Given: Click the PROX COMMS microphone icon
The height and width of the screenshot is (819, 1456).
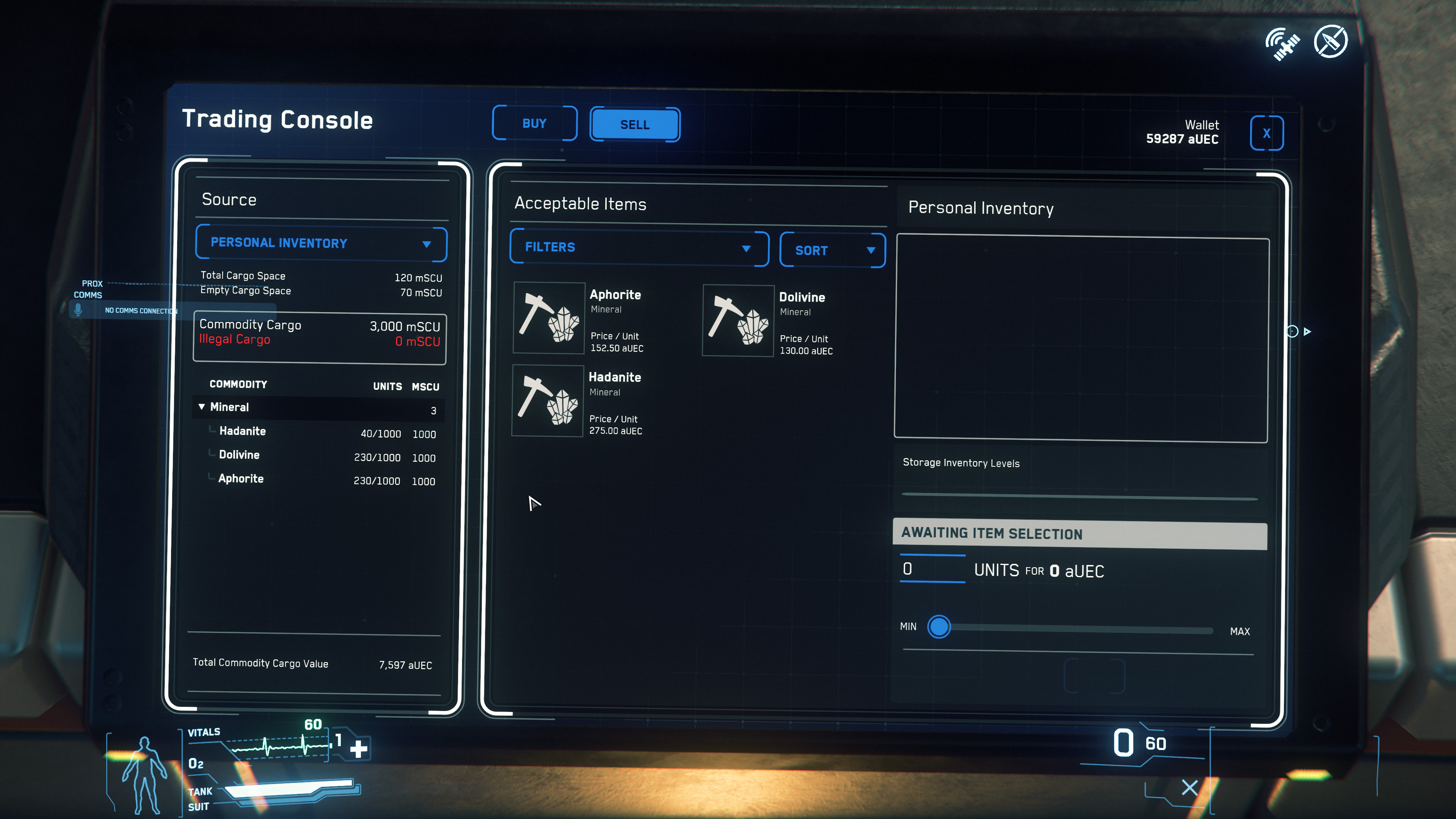Looking at the screenshot, I should pyautogui.click(x=78, y=310).
